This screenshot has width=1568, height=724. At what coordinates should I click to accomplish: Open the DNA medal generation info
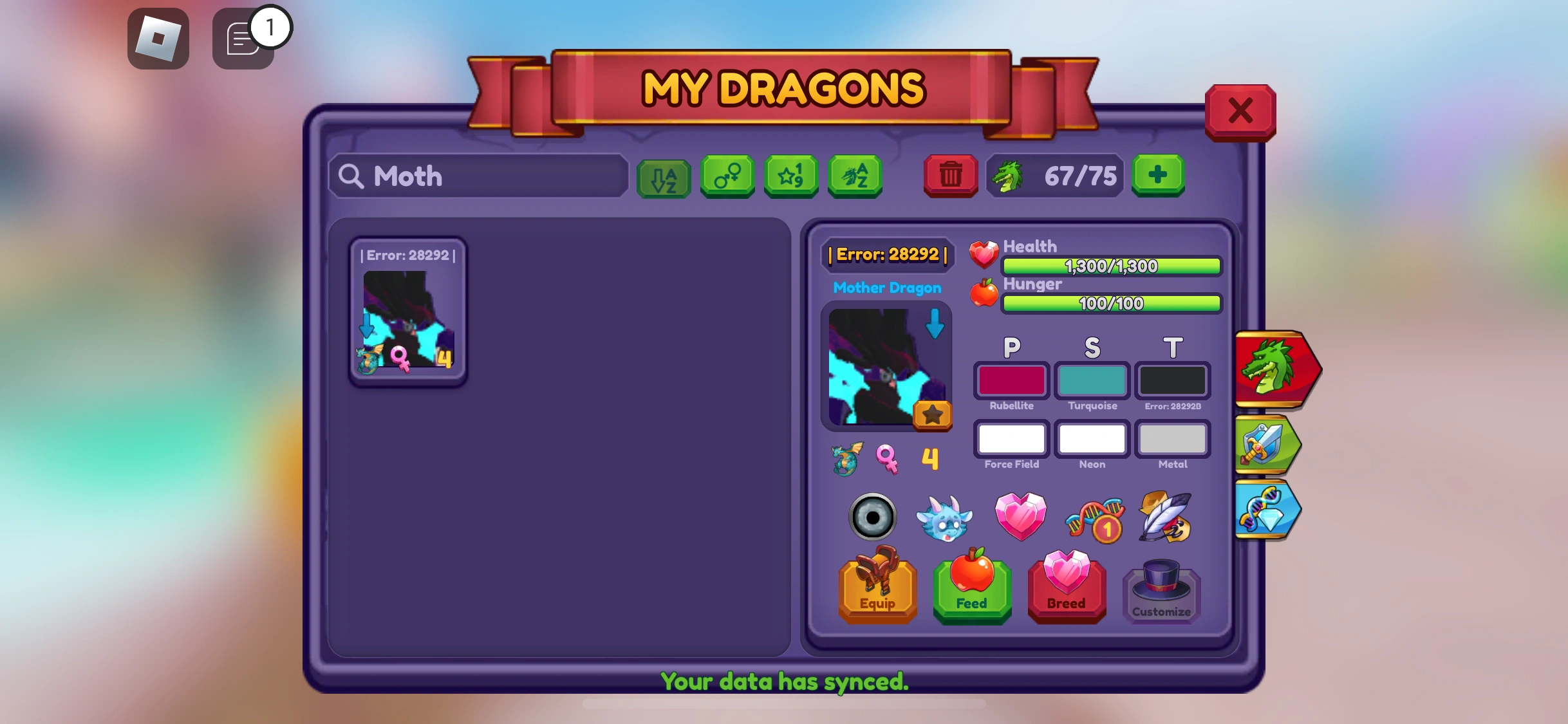(x=1094, y=517)
